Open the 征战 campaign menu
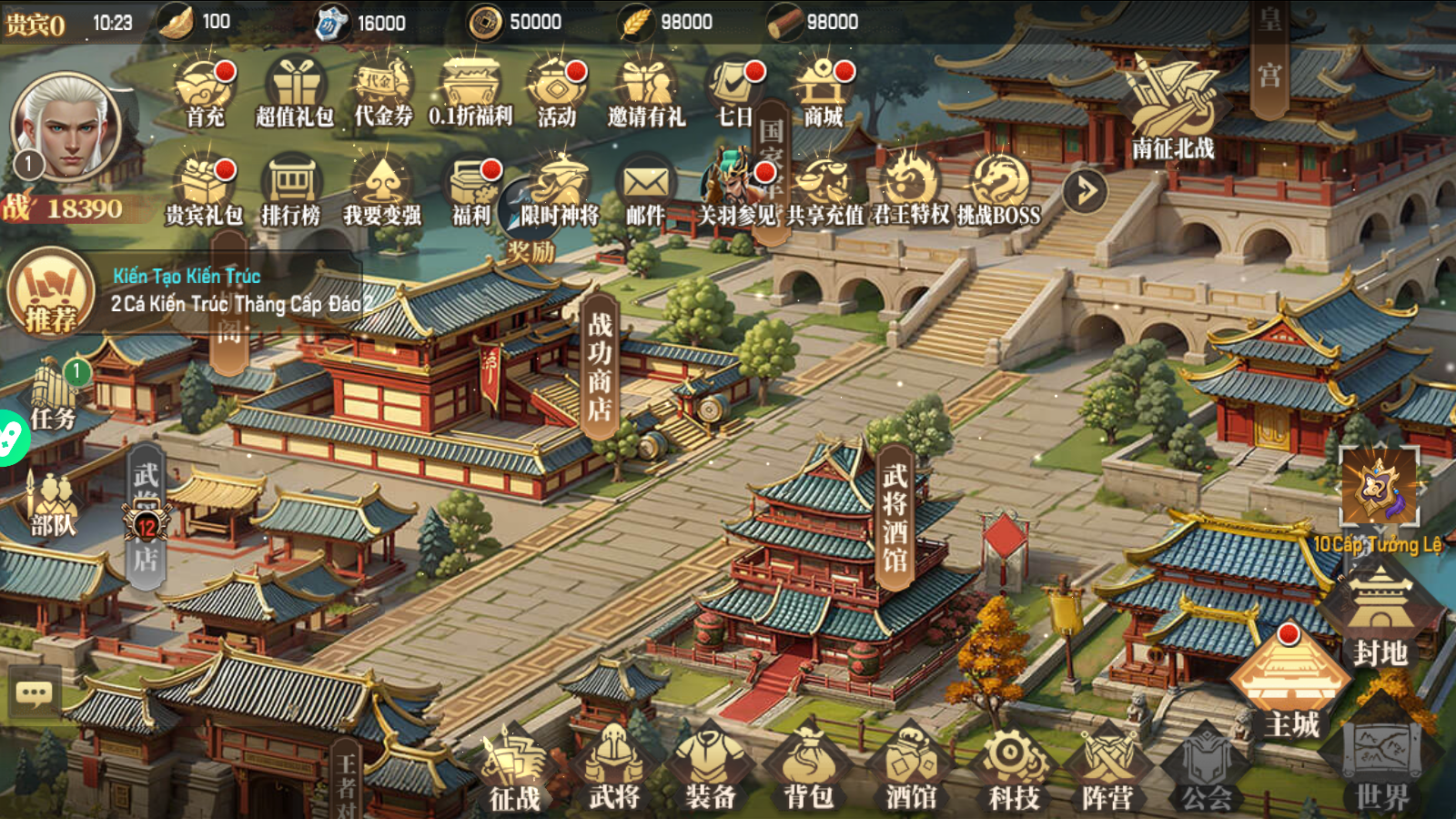This screenshot has width=1456, height=819. coord(514,773)
